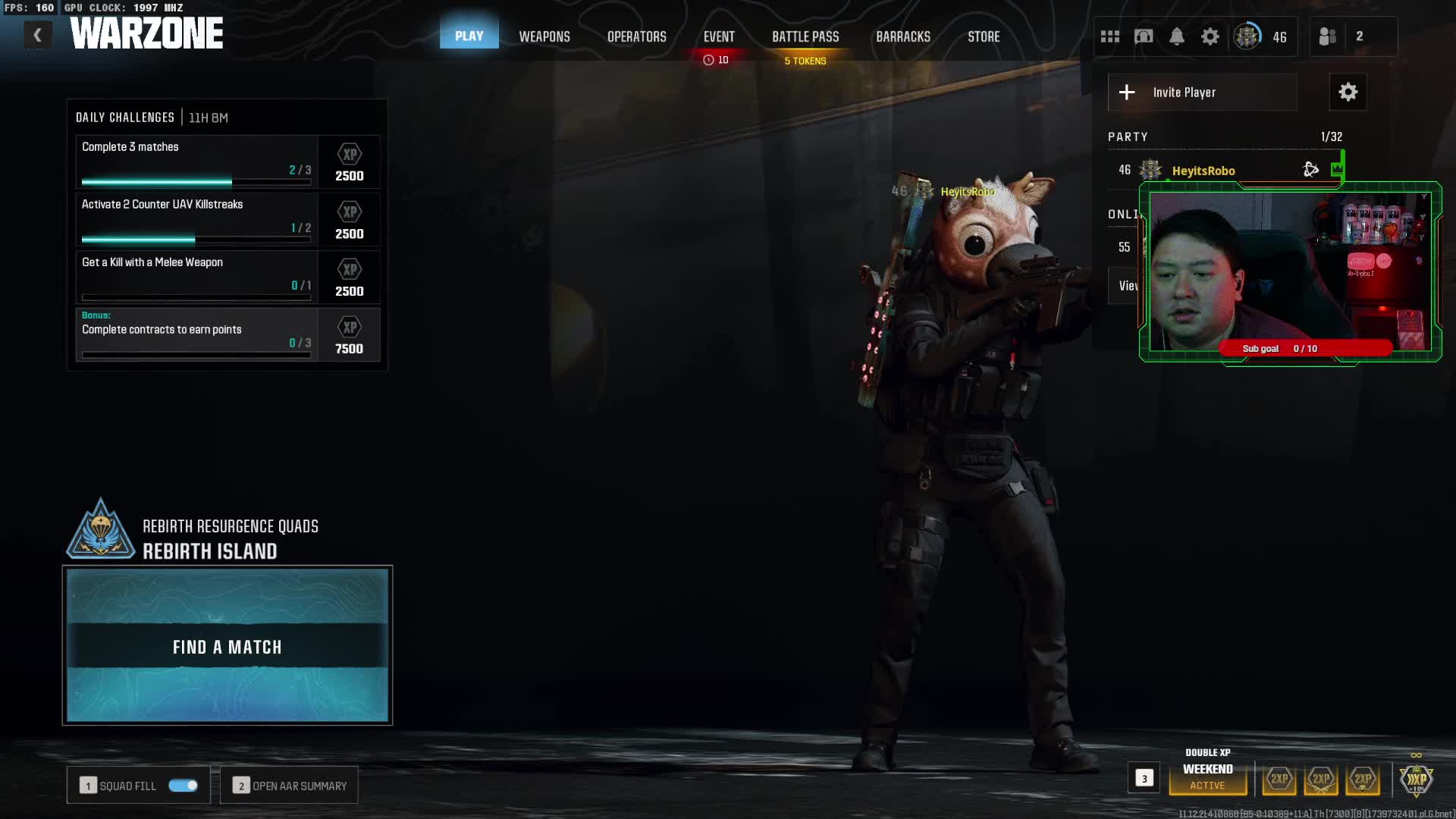Open the notifications bell

(x=1176, y=36)
